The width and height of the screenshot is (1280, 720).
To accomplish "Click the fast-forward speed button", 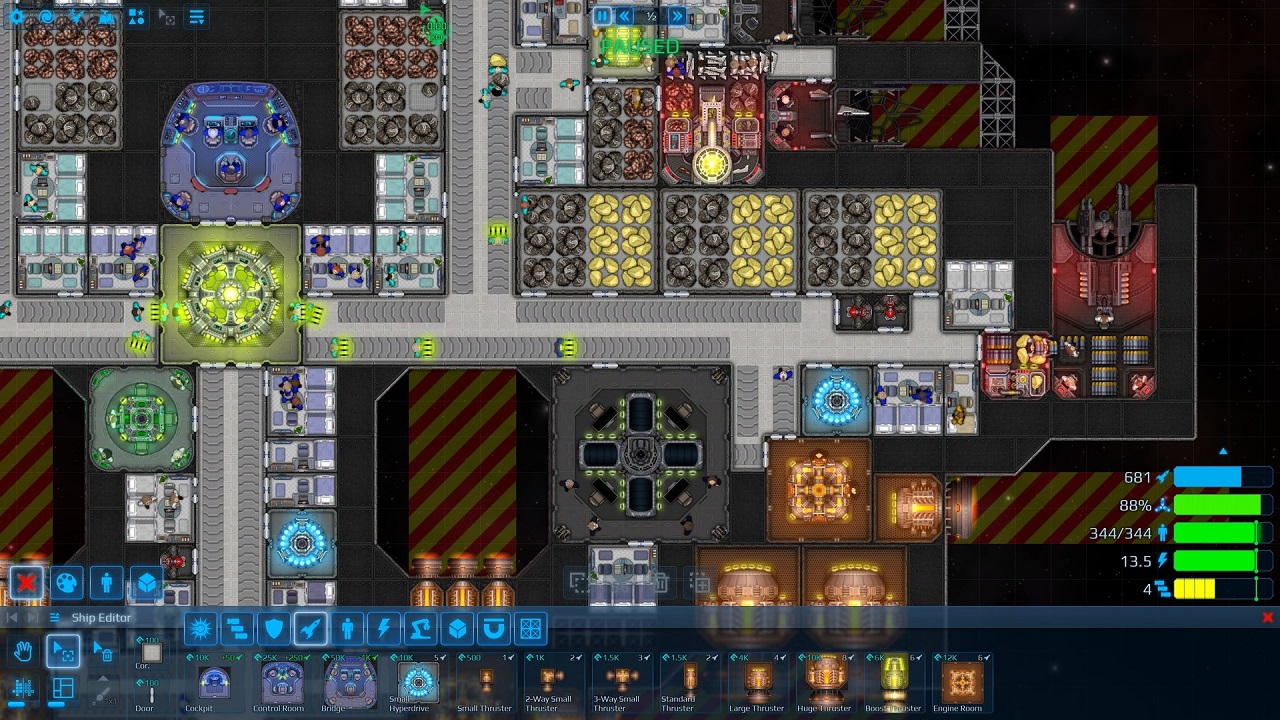I will [x=677, y=16].
